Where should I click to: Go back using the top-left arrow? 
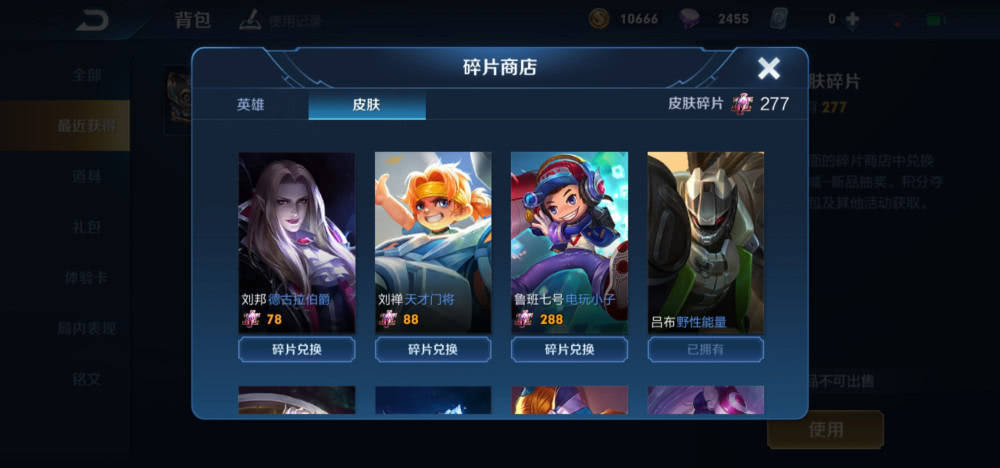point(93,19)
